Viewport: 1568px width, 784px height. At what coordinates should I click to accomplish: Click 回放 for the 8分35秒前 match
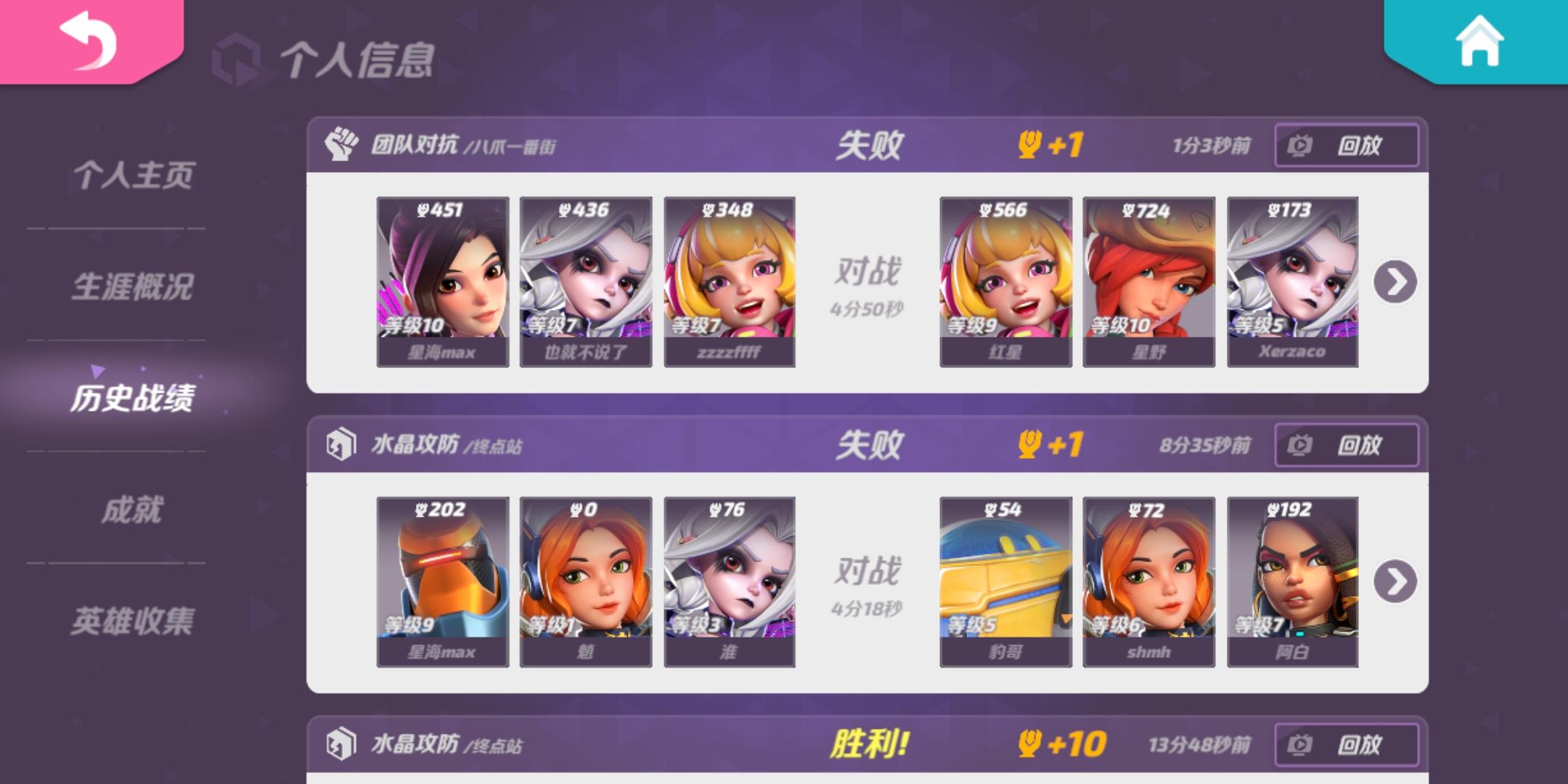(x=1347, y=444)
